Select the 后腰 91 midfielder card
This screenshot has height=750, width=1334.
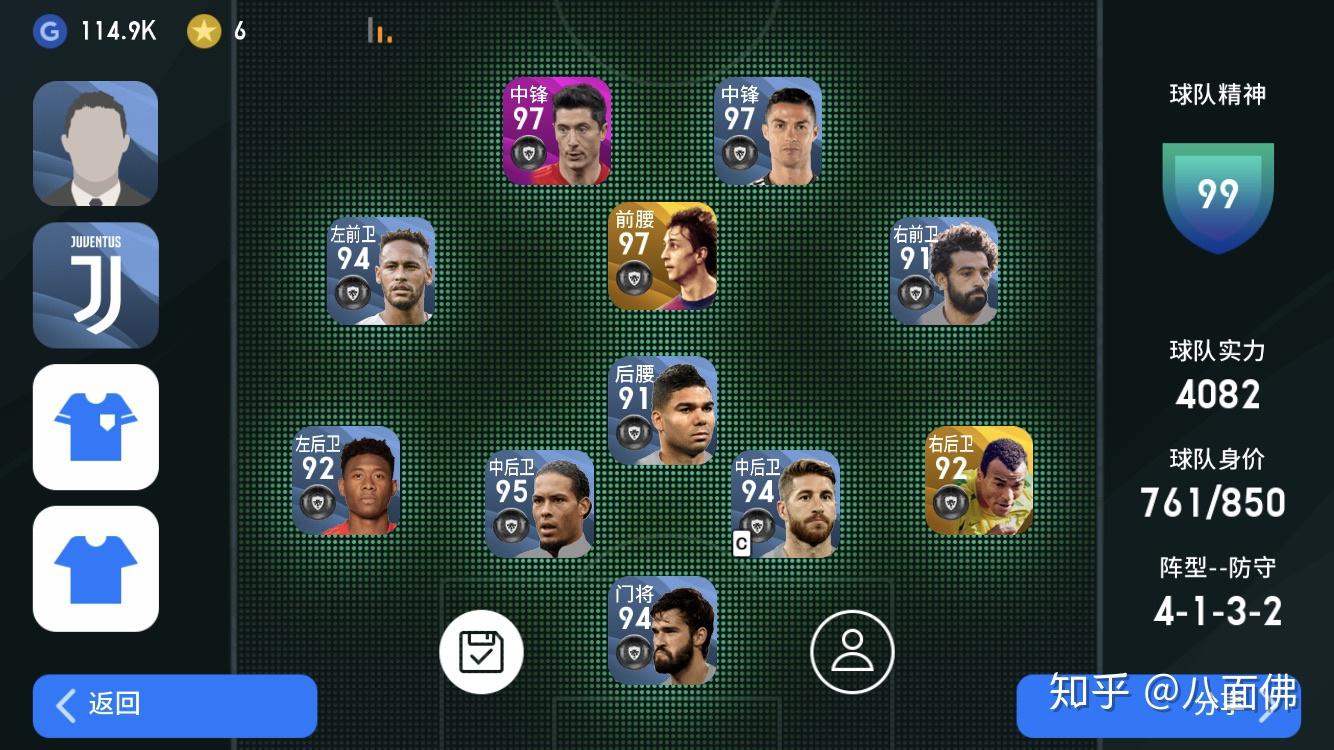pyautogui.click(x=662, y=410)
